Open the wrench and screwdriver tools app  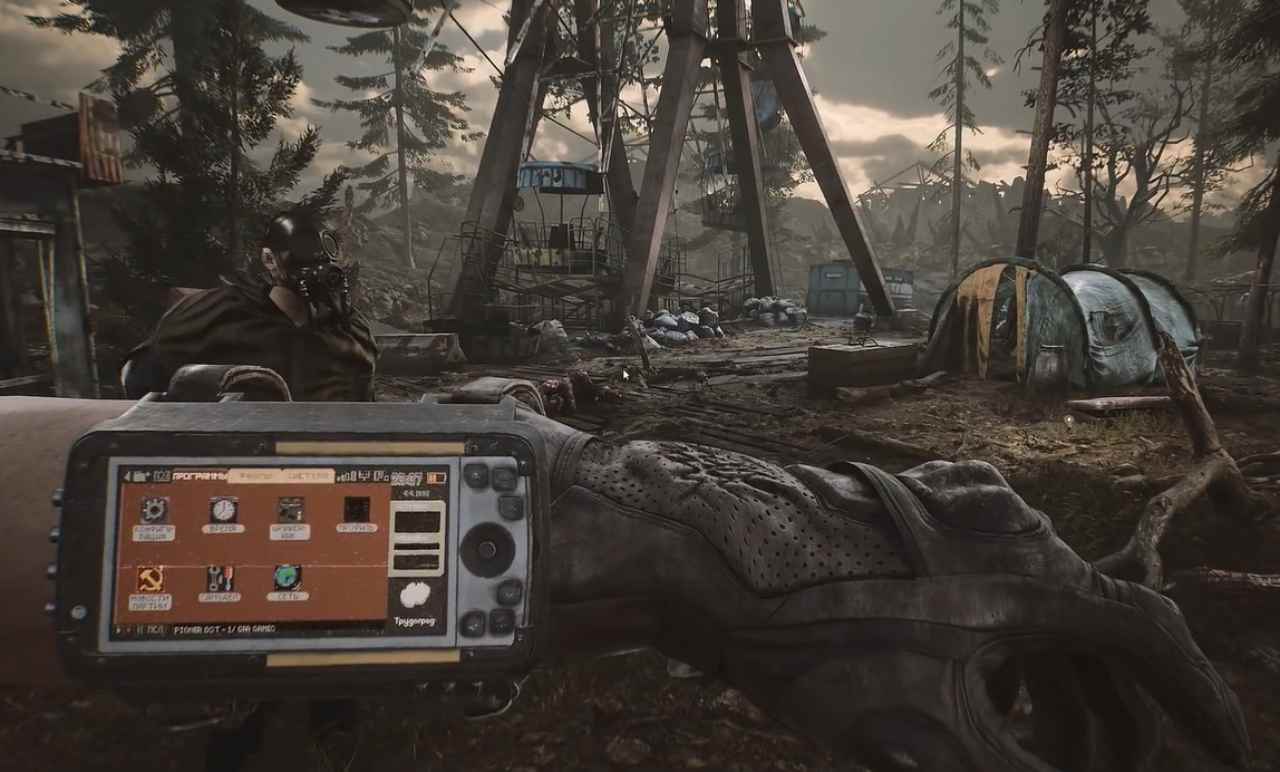tap(219, 578)
